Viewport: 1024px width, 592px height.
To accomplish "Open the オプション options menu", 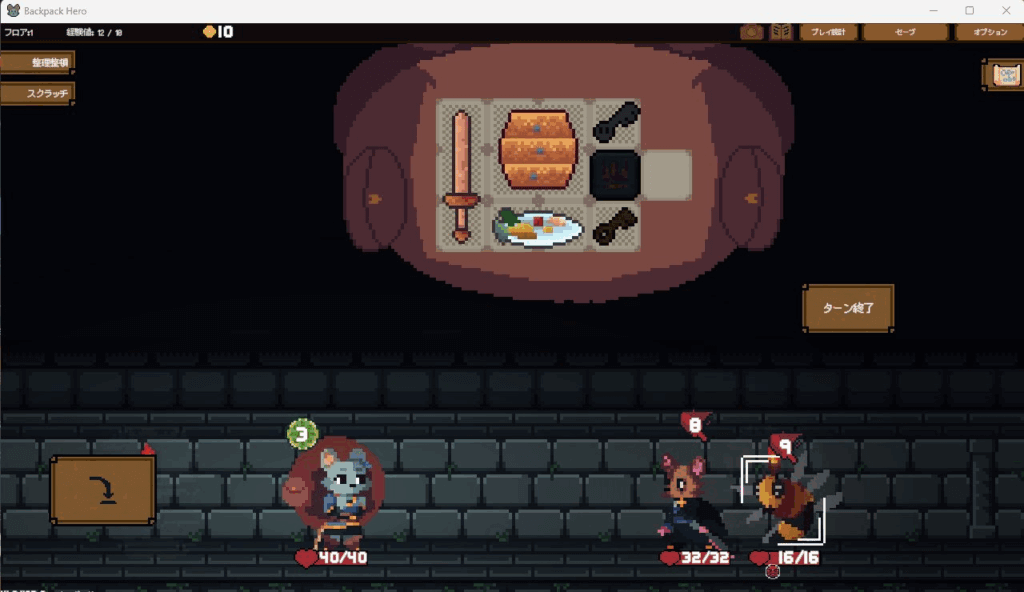I will (x=988, y=32).
